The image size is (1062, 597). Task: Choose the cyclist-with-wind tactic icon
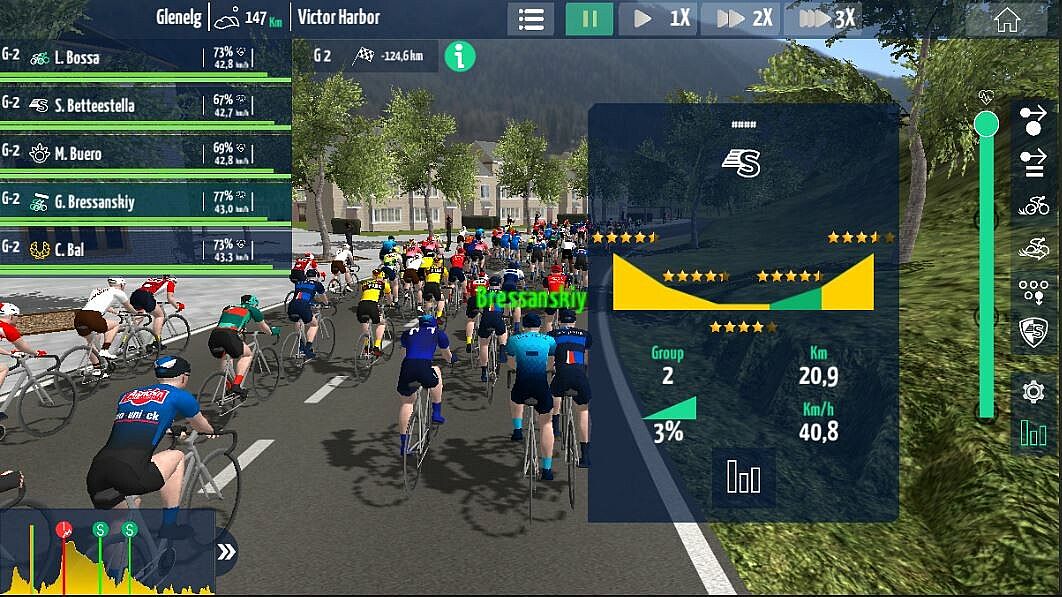(x=1034, y=249)
